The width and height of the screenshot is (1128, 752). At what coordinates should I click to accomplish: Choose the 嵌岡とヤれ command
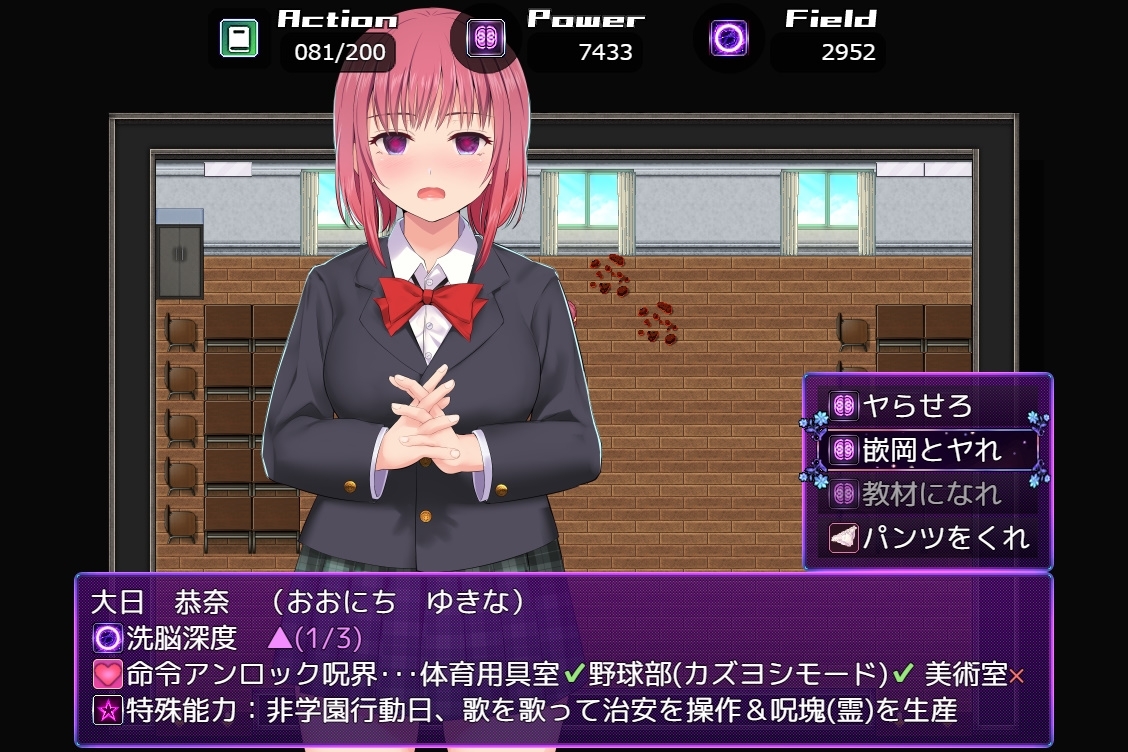930,450
